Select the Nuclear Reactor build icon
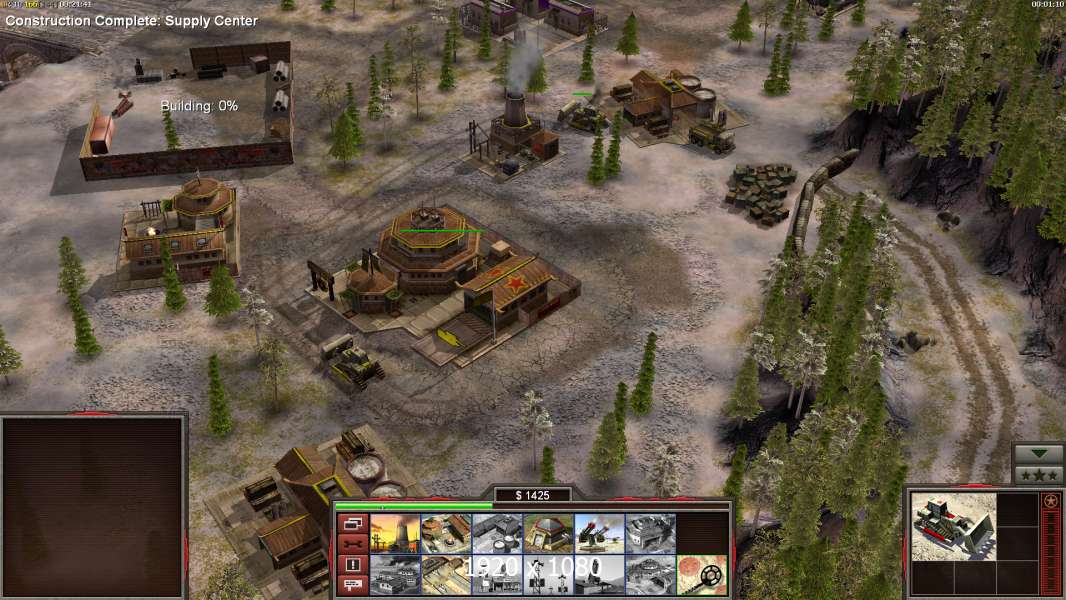Image resolution: width=1066 pixels, height=600 pixels. coord(395,534)
